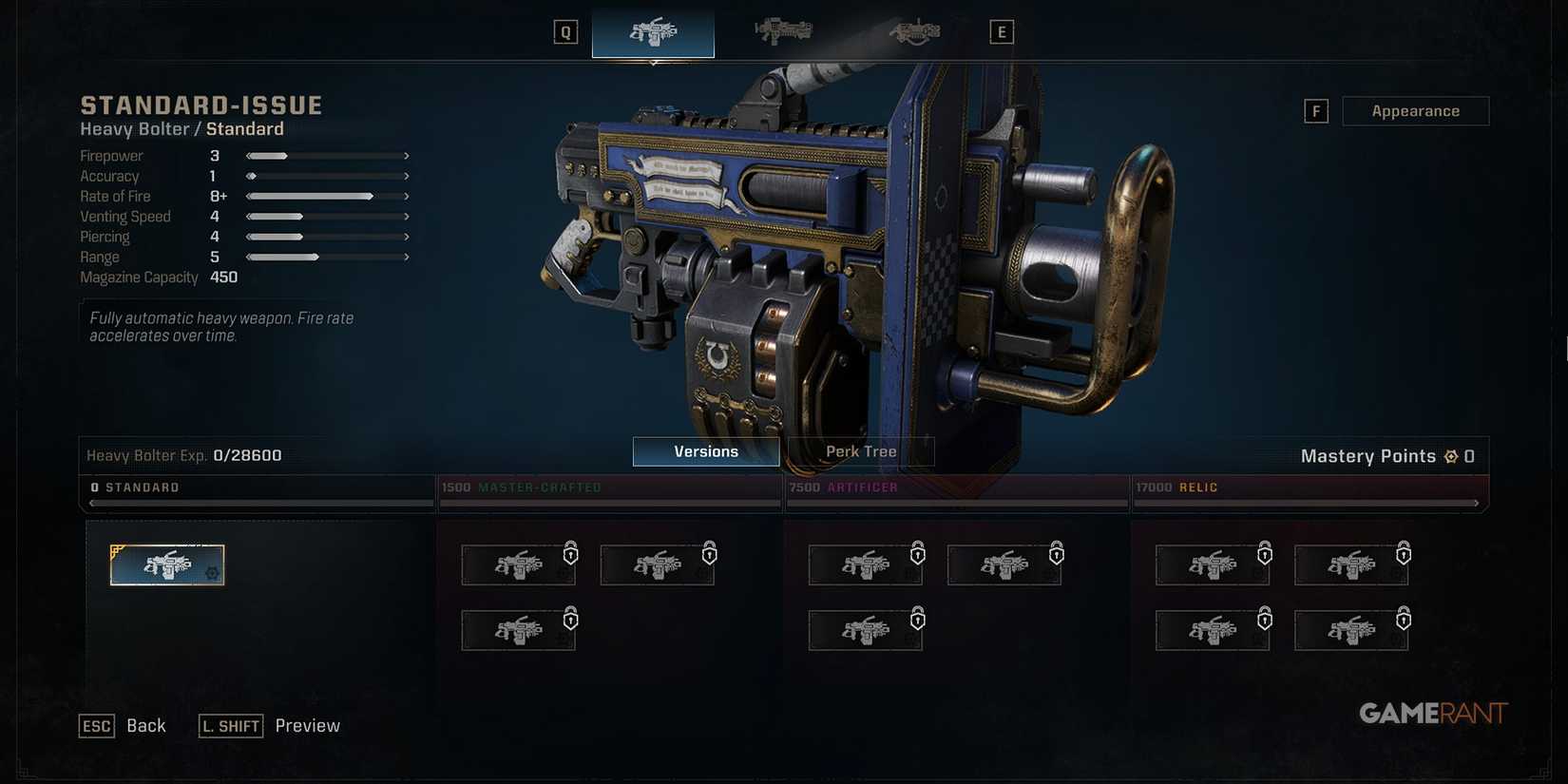1568x784 pixels.
Task: Click the first Artificer tier weapon icon
Action: 865,564
